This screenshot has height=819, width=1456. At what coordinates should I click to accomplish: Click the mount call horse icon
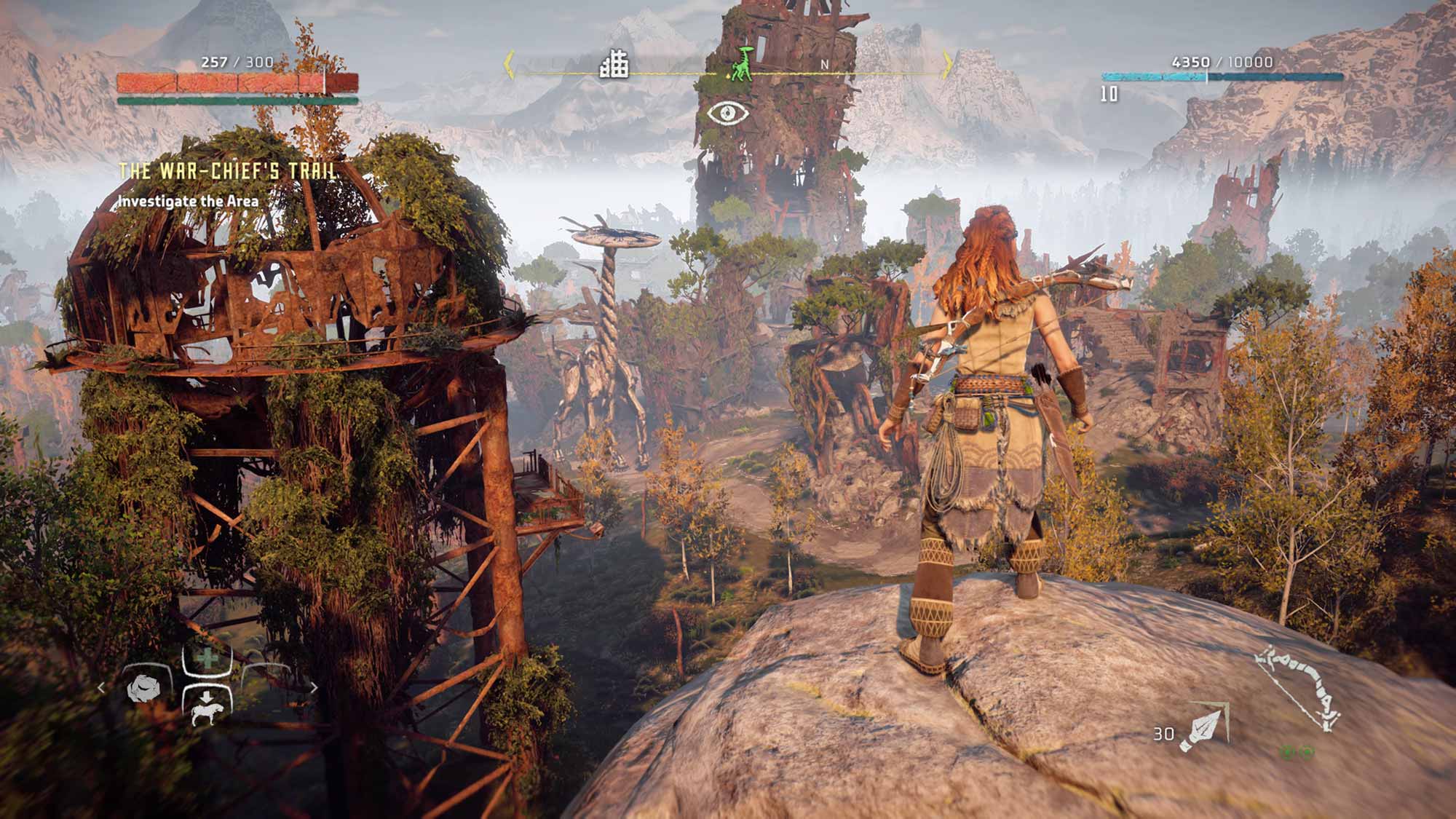pos(207,711)
